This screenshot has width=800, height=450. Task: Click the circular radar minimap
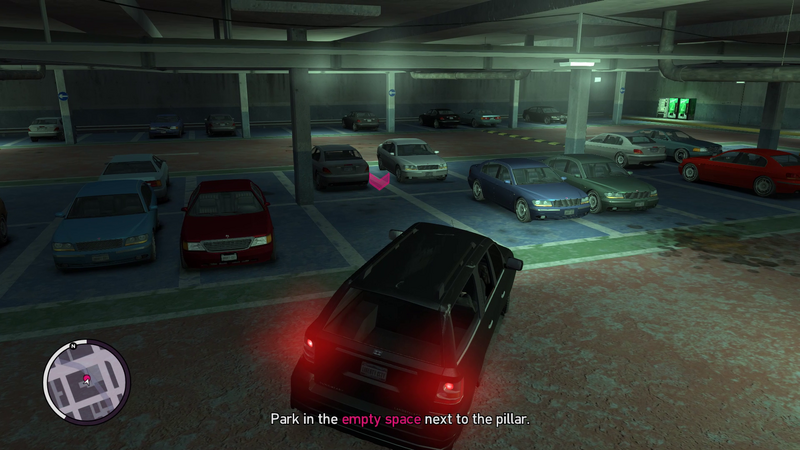point(87,381)
